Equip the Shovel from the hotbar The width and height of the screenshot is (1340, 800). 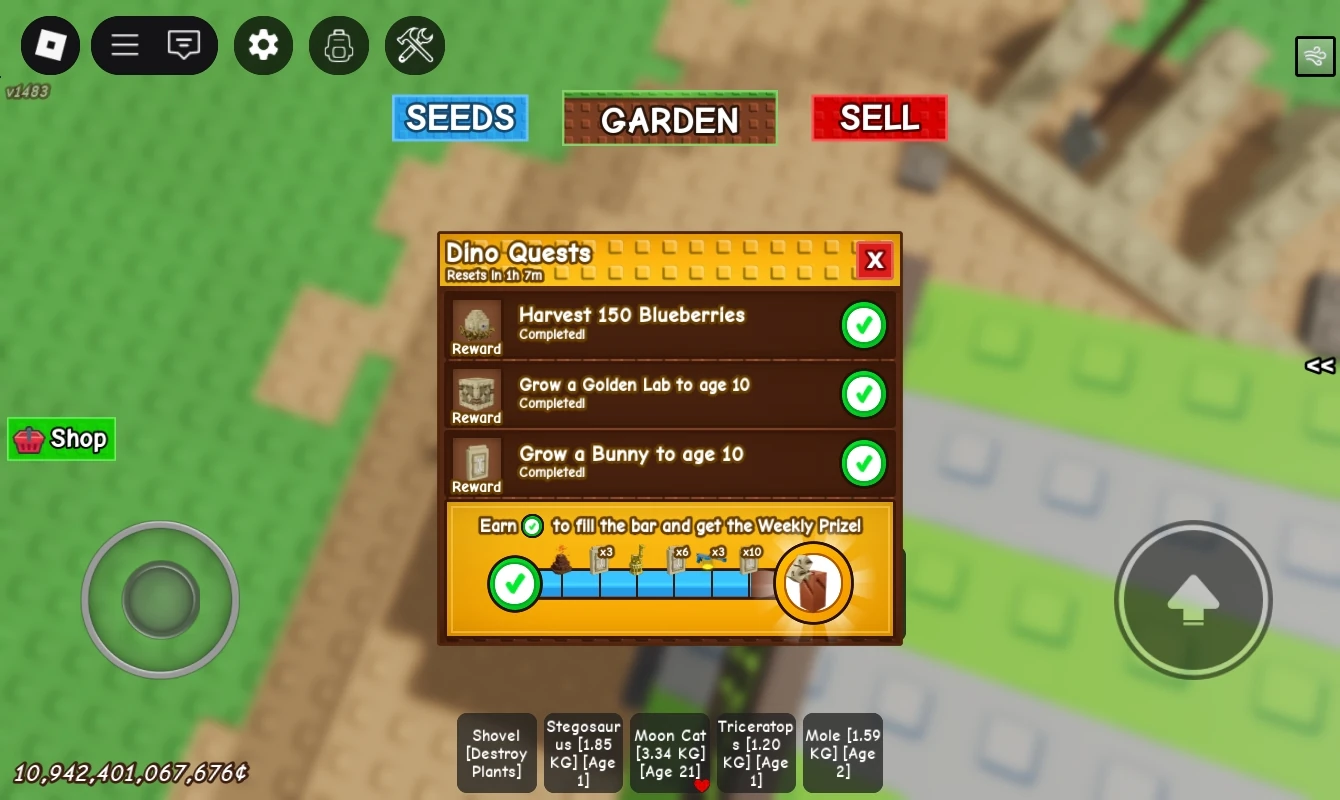(x=496, y=753)
